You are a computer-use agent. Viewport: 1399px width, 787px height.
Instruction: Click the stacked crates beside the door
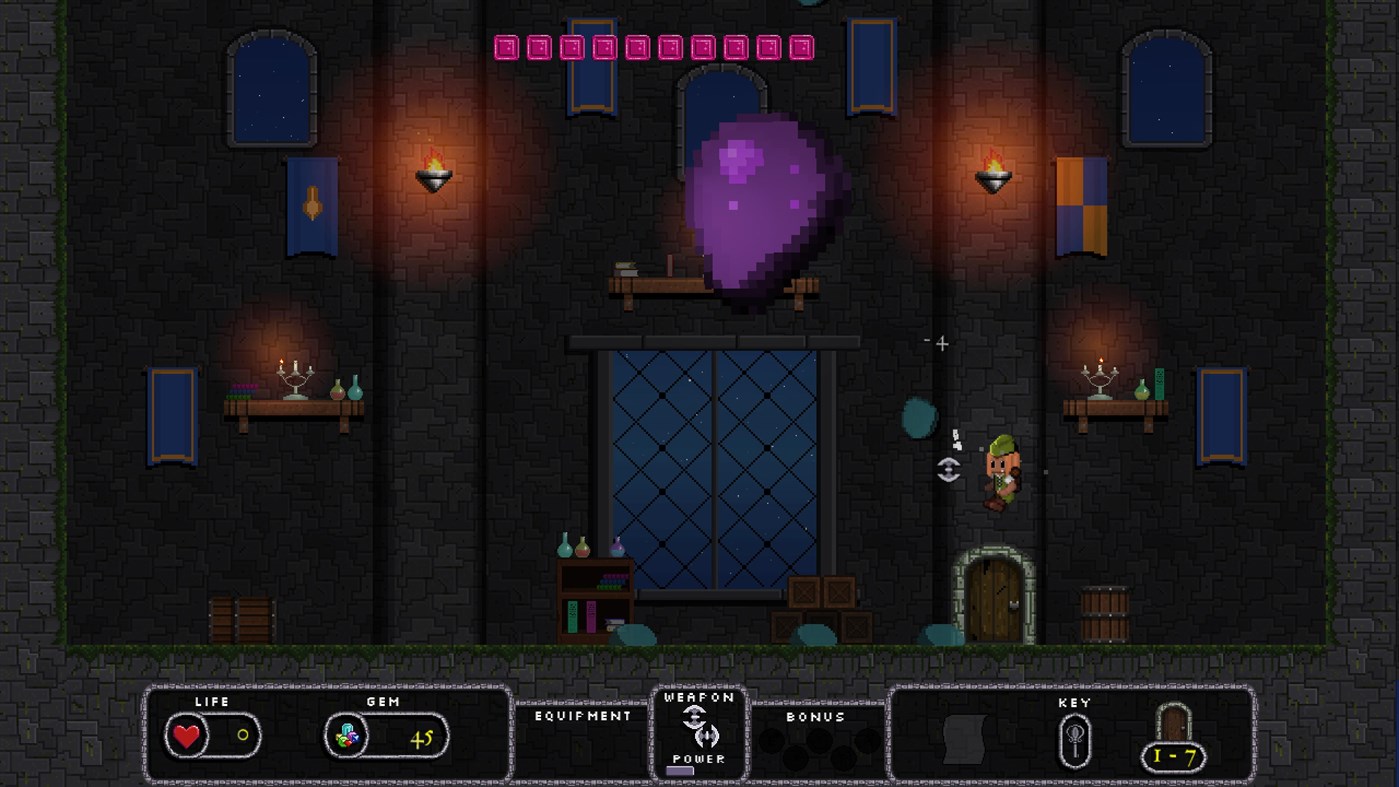coord(822,605)
